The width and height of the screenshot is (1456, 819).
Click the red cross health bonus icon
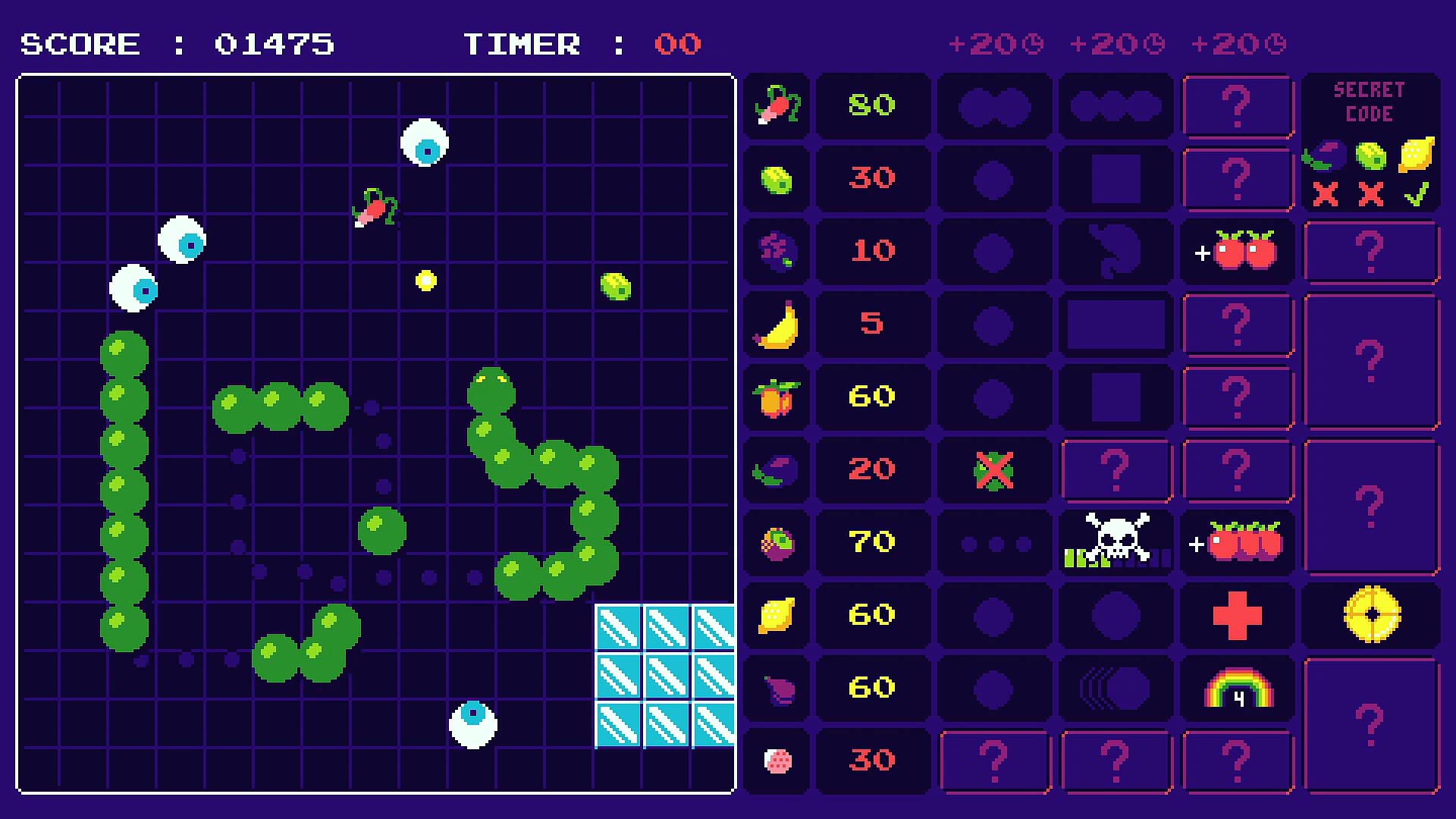click(x=1237, y=615)
